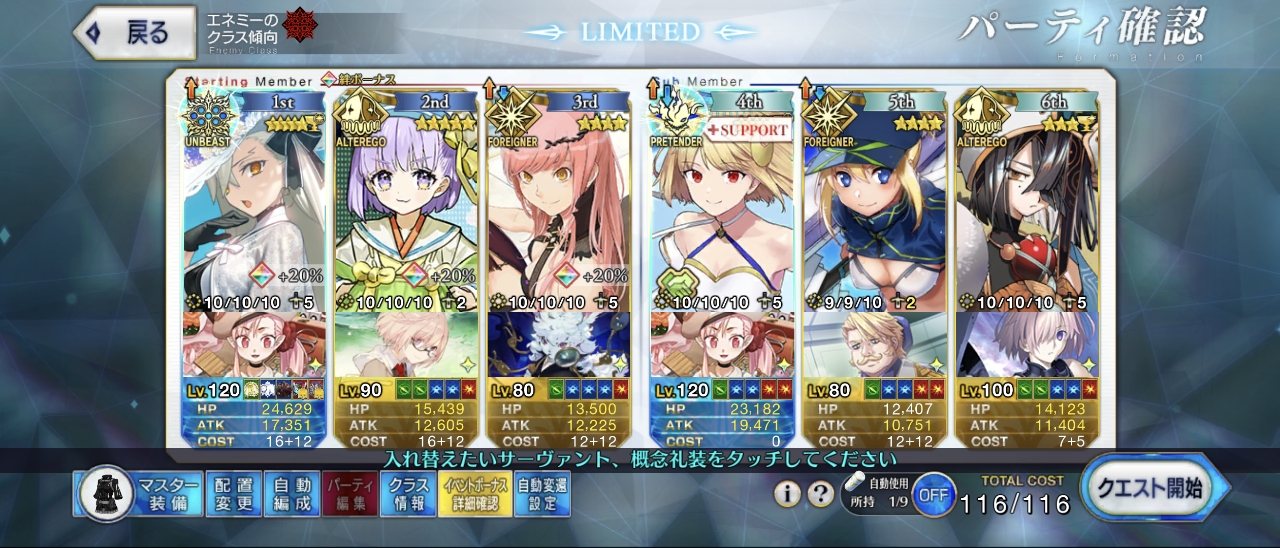Choose 配置変更 to rearrange the party
The image size is (1280, 548).
pyautogui.click(x=234, y=494)
